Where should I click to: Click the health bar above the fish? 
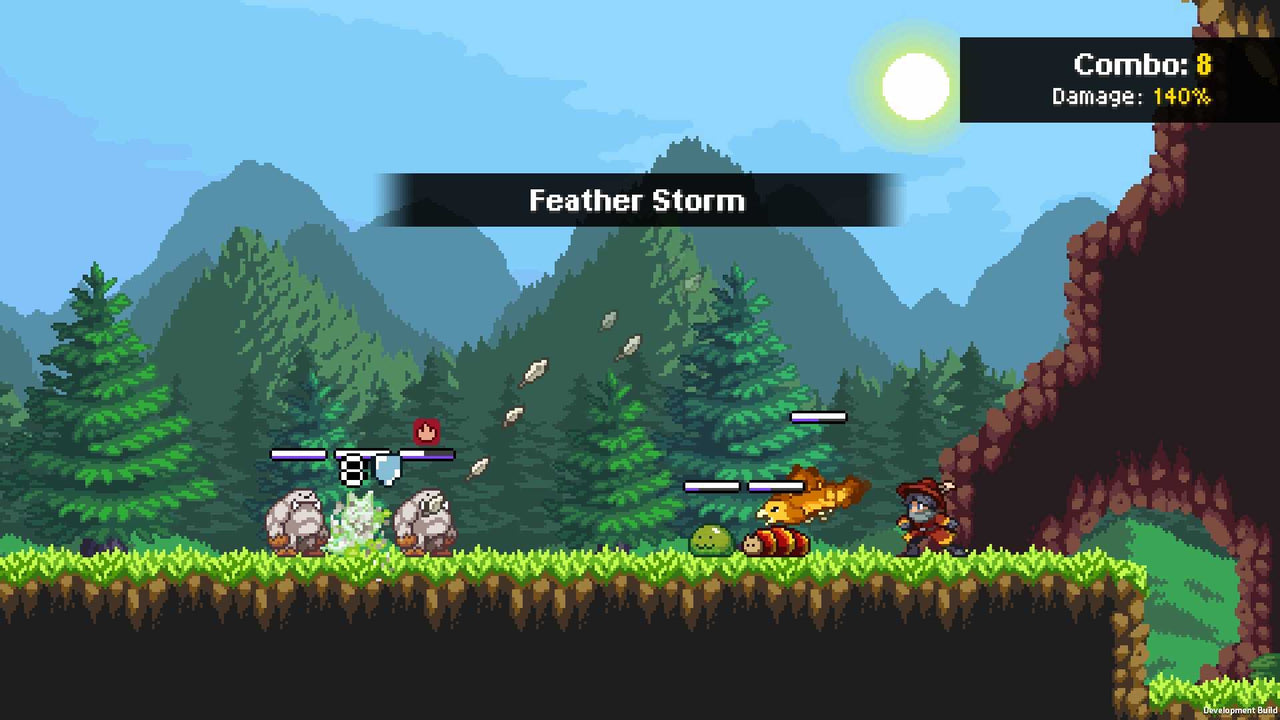tap(817, 416)
